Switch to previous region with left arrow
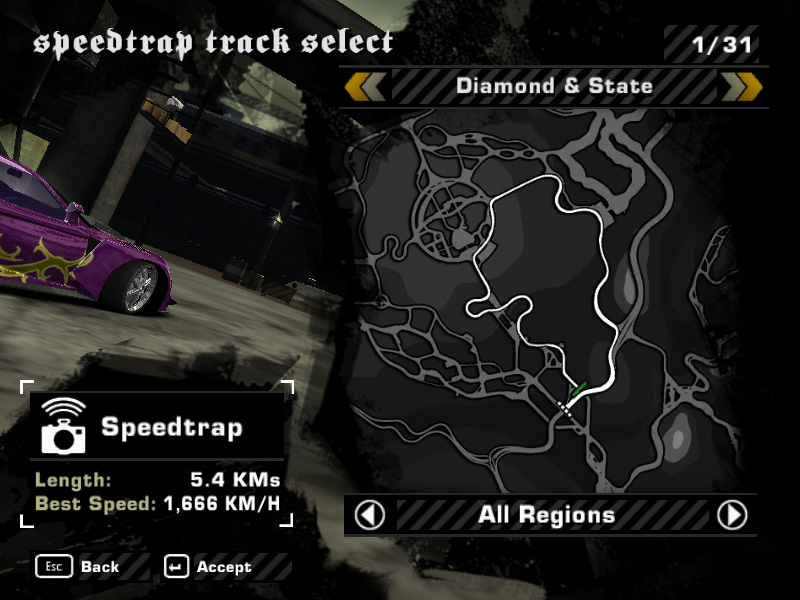 point(370,515)
